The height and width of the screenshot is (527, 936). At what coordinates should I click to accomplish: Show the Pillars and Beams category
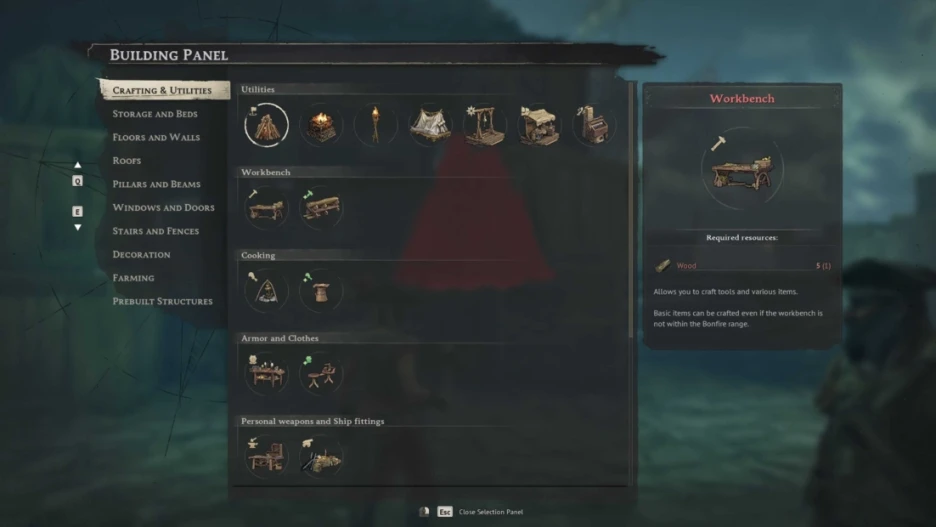(156, 184)
